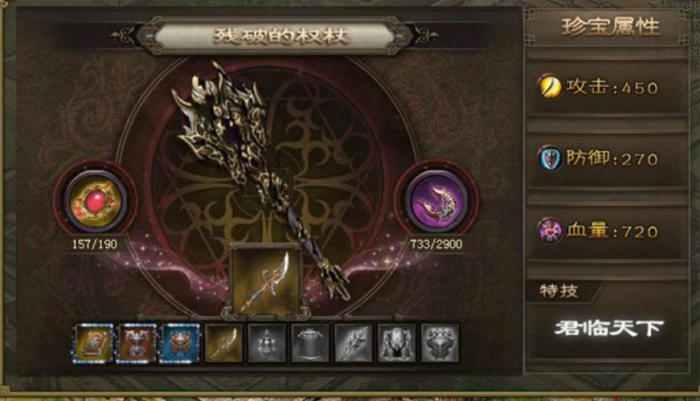The image size is (700, 401).
Task: Select the purple claw material orb
Action: pos(436,202)
